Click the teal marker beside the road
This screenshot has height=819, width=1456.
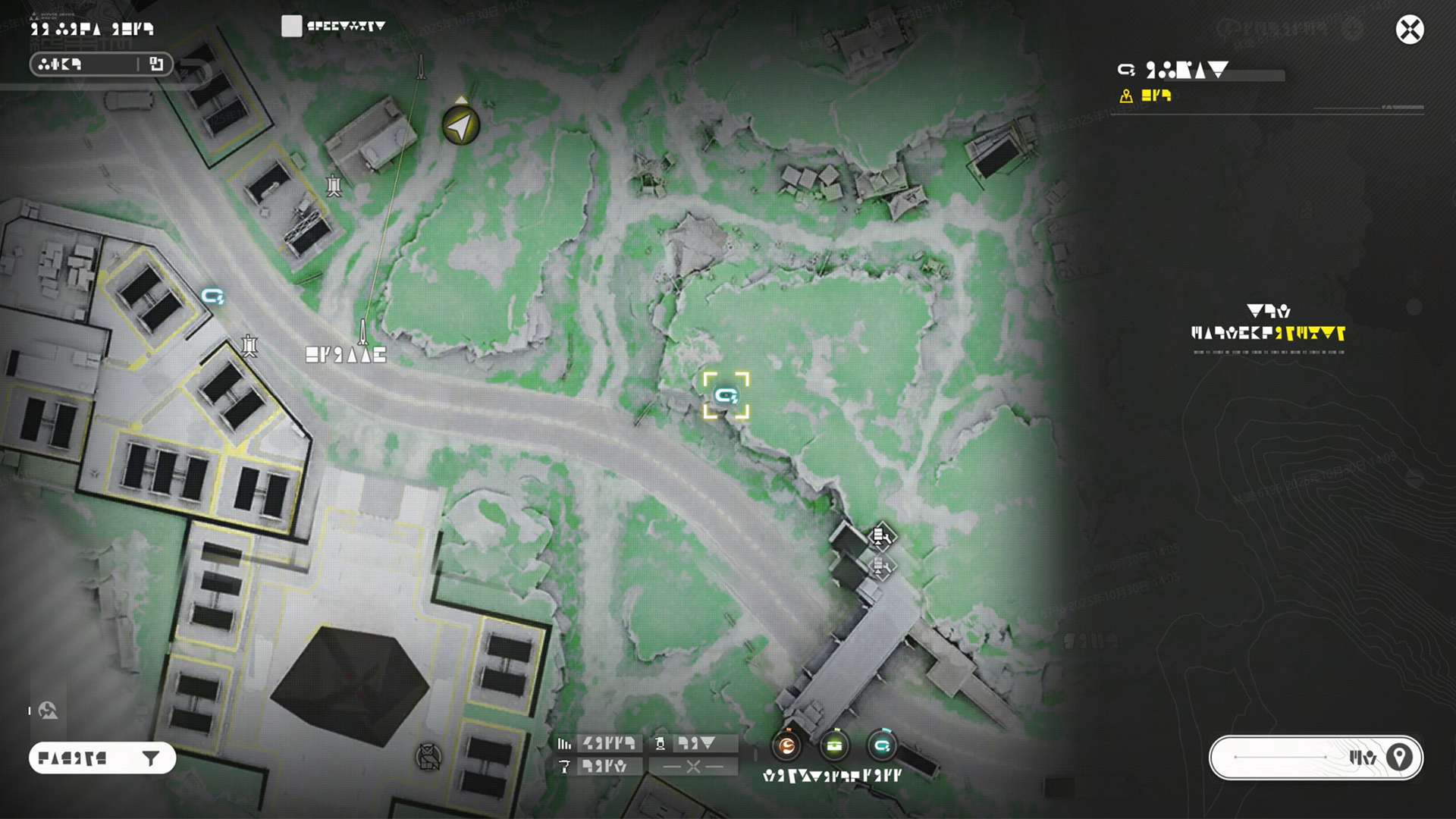[212, 296]
